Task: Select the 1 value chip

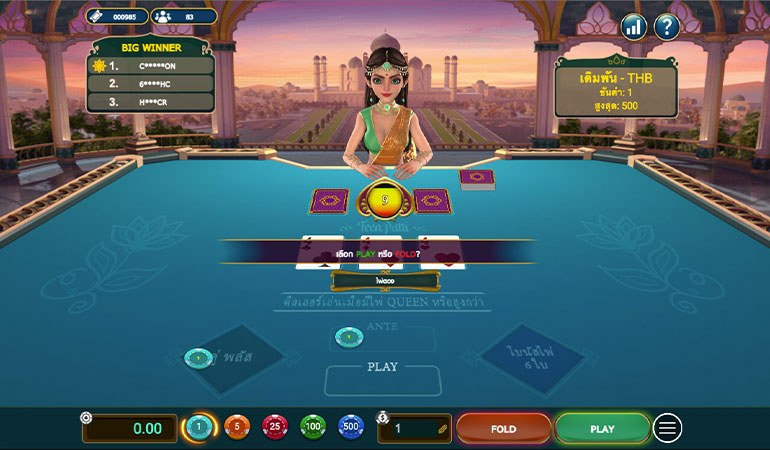Action: pyautogui.click(x=200, y=428)
